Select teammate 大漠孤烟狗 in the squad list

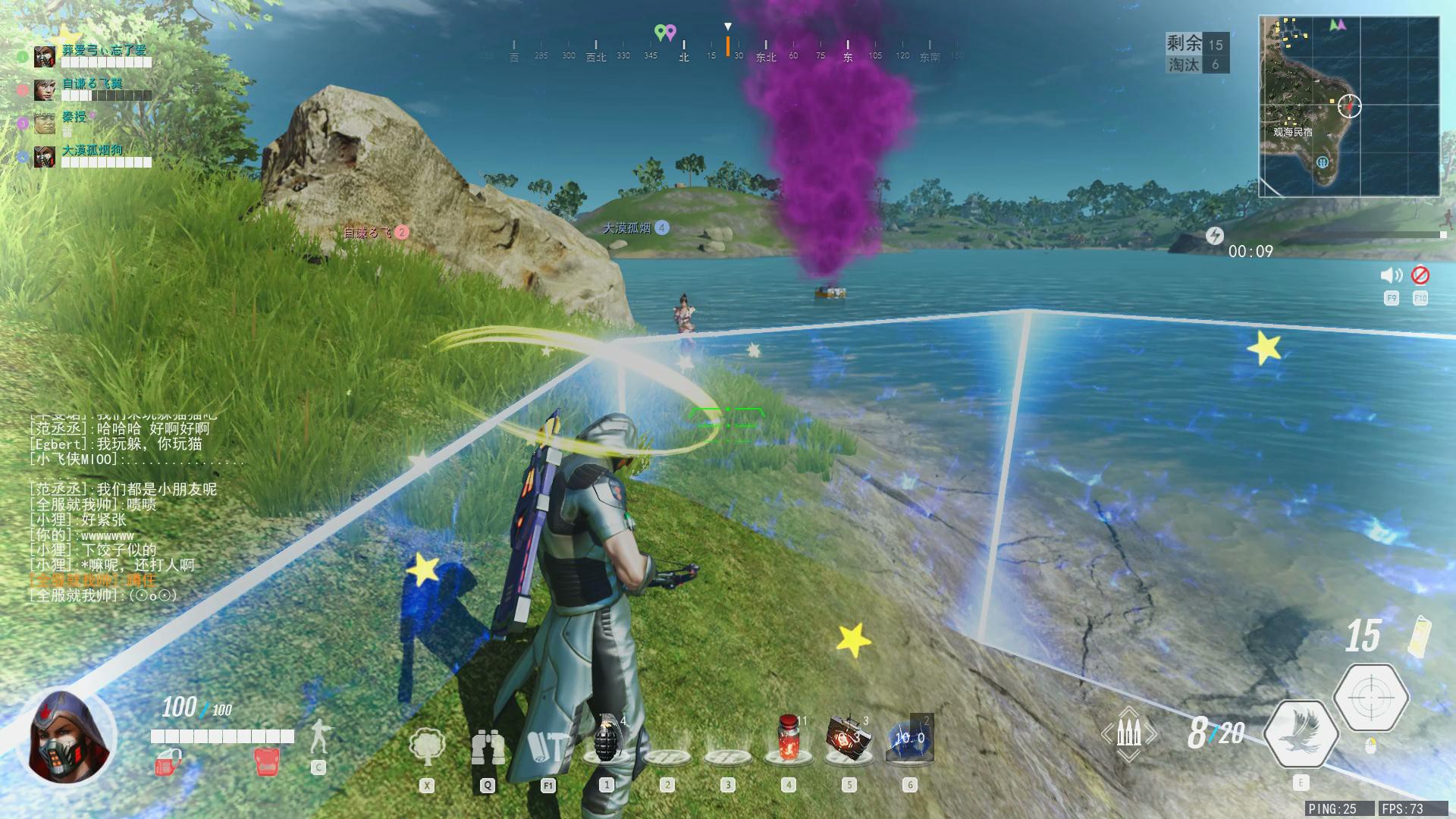93,151
